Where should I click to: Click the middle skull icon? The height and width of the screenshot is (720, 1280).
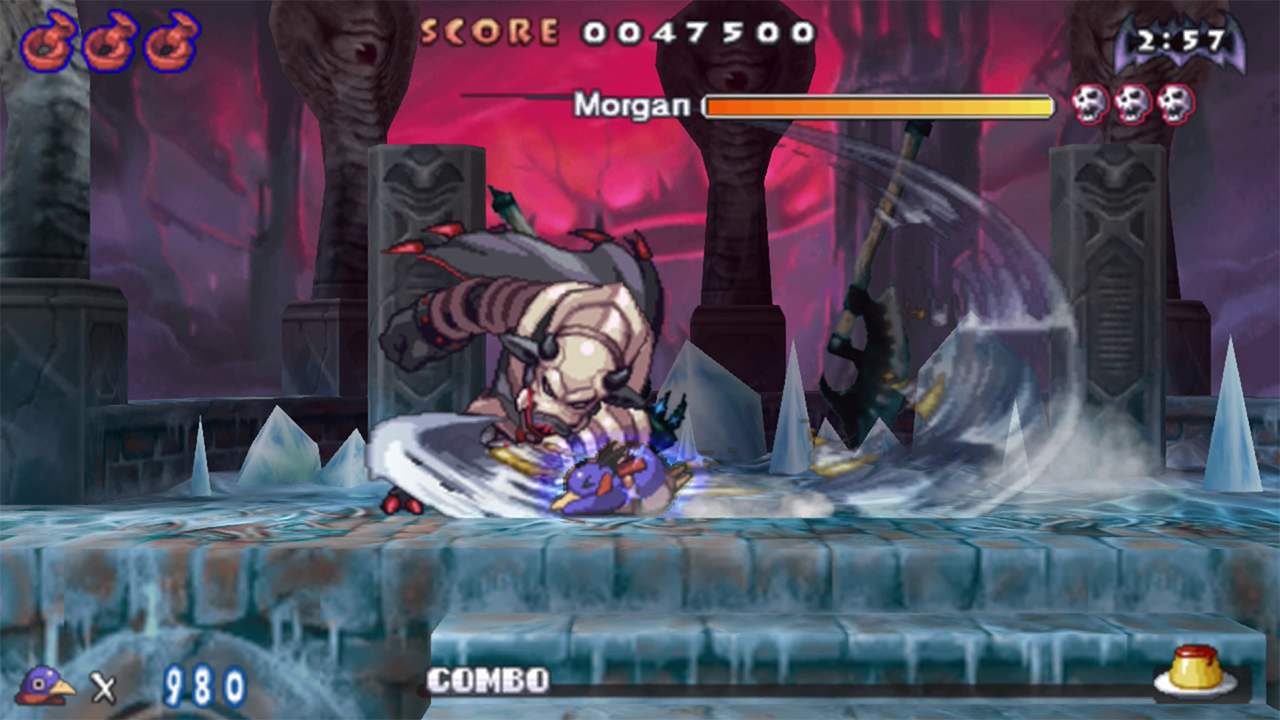1131,103
